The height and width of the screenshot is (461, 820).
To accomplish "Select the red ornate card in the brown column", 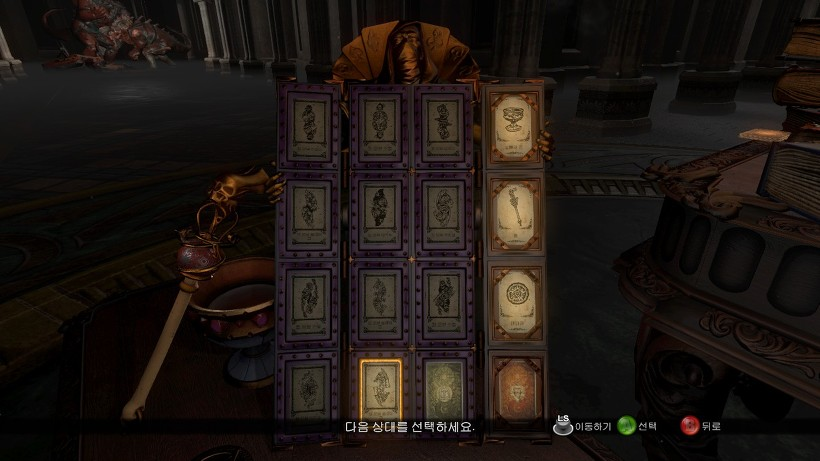I will (x=516, y=387).
